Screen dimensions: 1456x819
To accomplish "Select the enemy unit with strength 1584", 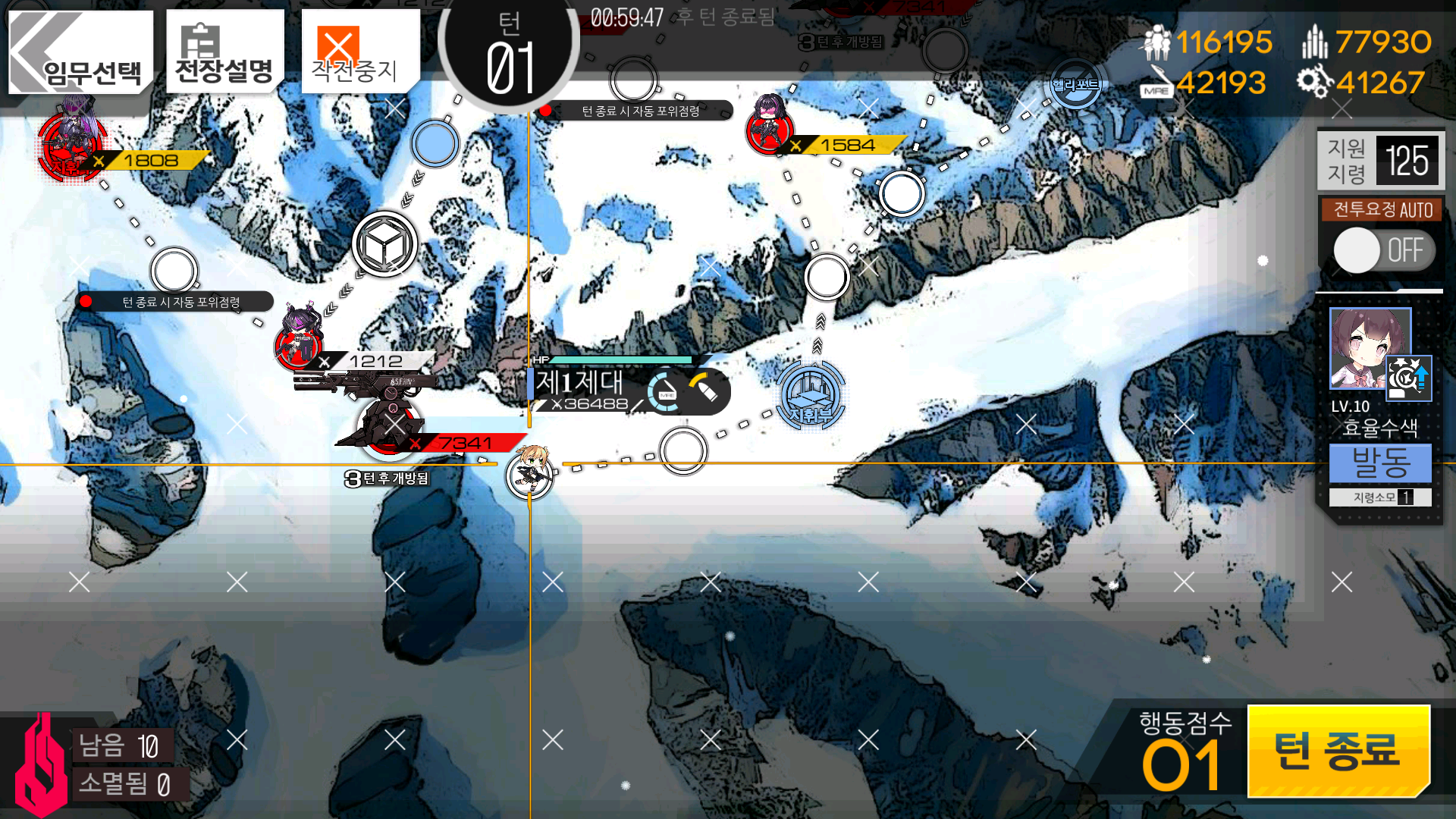I will tap(770, 127).
